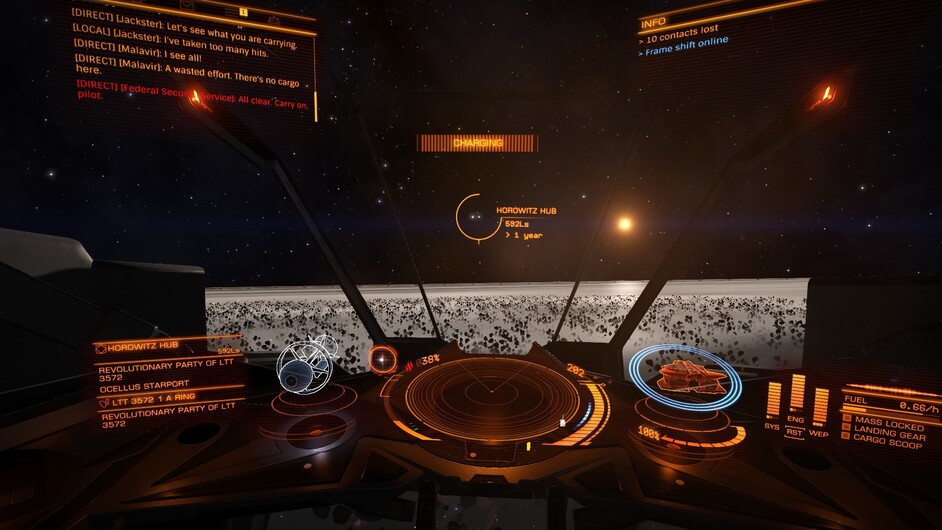Click the target station wireframe hologram

pyautogui.click(x=304, y=366)
